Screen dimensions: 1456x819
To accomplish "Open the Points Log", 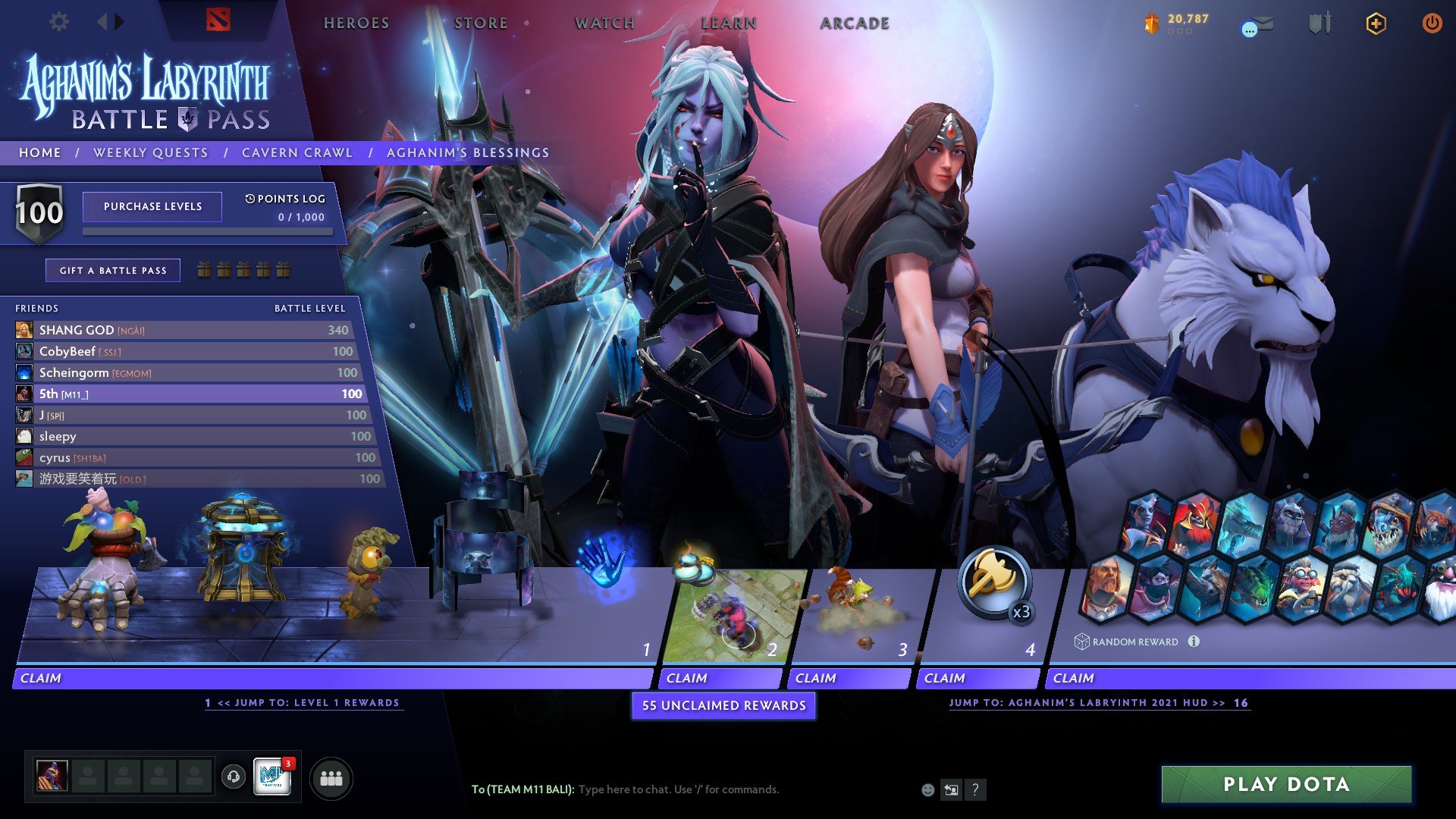I will pyautogui.click(x=285, y=199).
